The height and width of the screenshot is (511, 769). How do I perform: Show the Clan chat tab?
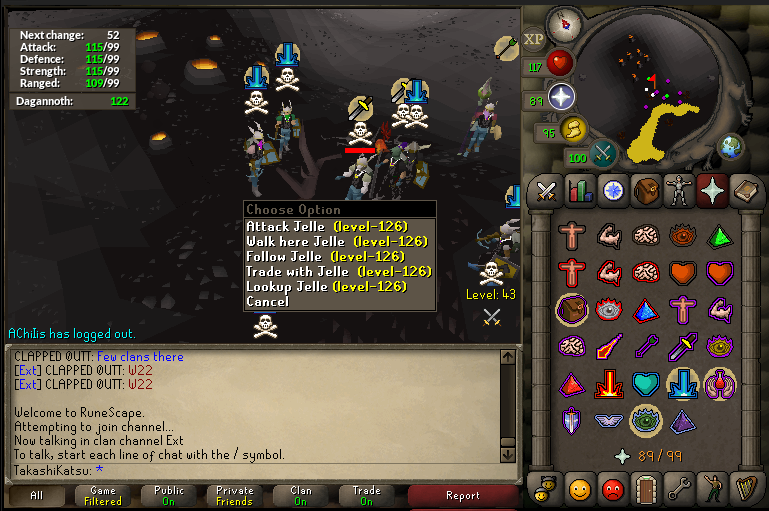tap(301, 495)
